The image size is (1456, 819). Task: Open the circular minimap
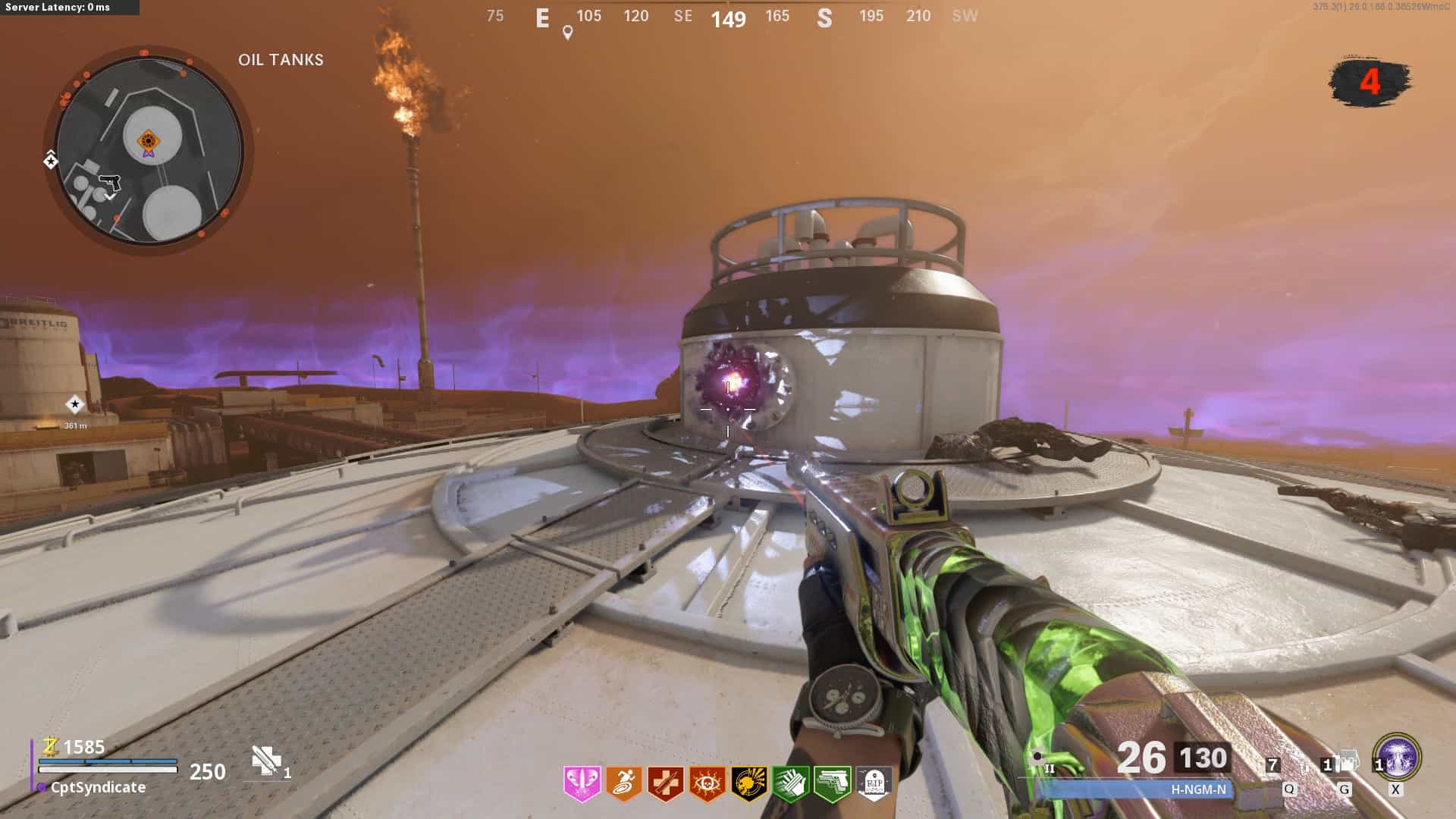tap(149, 150)
